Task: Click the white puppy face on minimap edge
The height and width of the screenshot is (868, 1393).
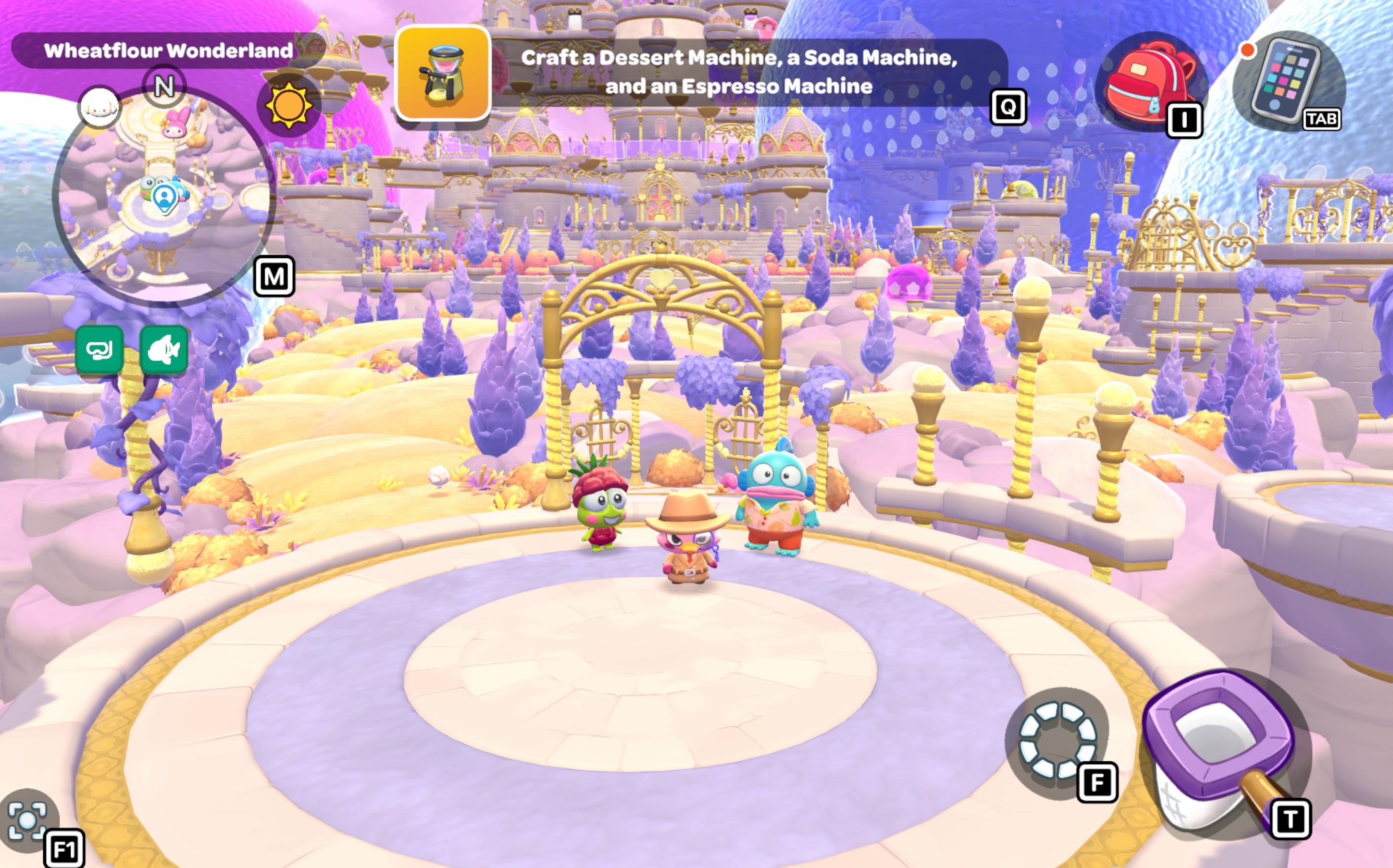Action: (99, 107)
